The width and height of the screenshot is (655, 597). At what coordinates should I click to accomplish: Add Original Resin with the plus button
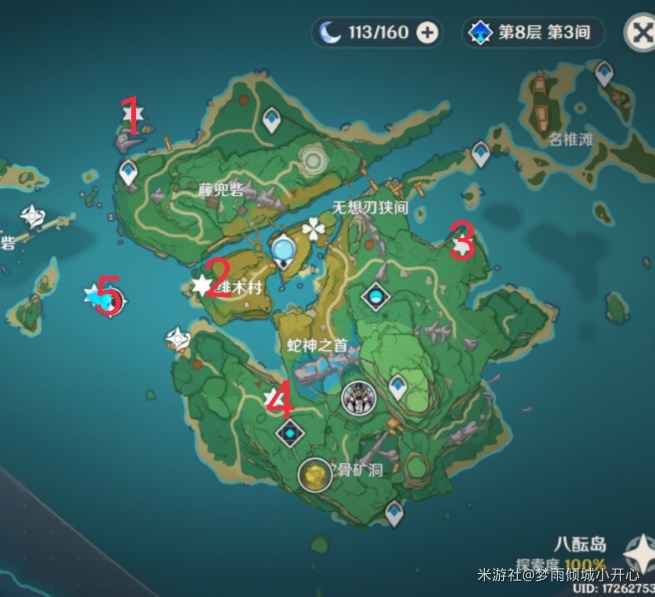(427, 33)
